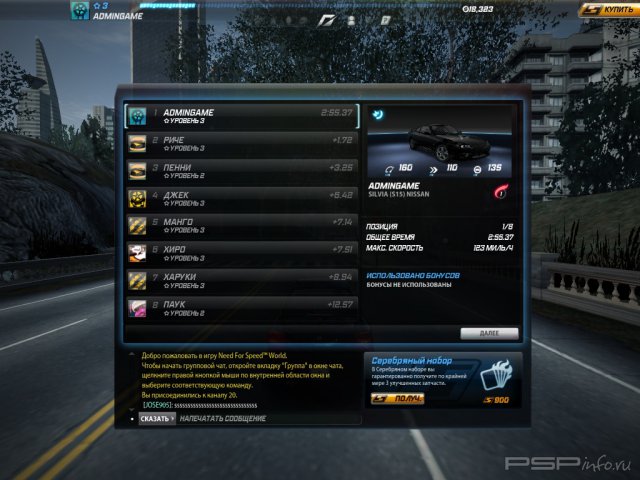This screenshot has height=480, width=640.
Task: Open the friends icon in top bar
Action: tap(353, 19)
